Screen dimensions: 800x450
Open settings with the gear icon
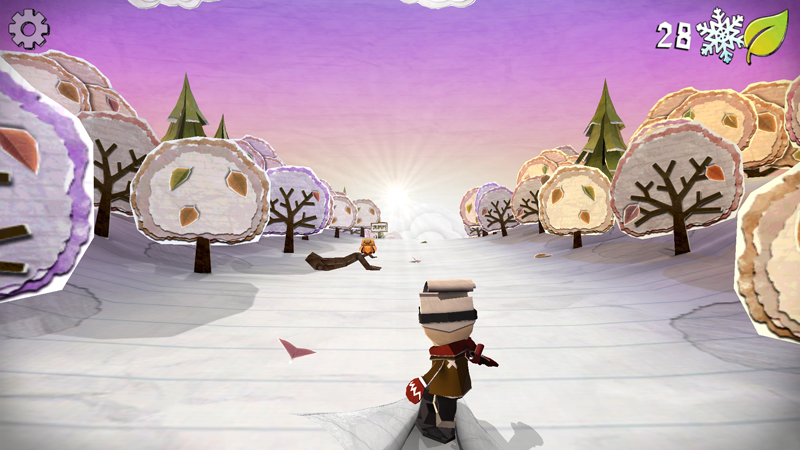click(x=29, y=29)
